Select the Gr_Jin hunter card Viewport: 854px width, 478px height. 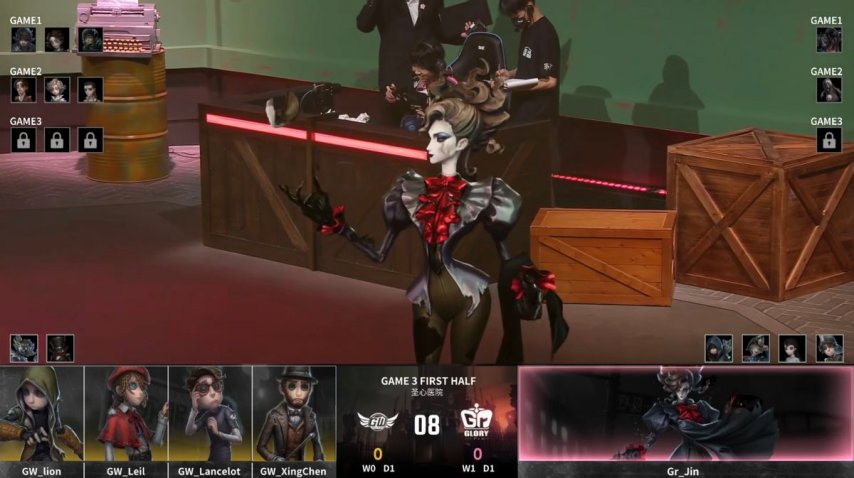[685, 420]
